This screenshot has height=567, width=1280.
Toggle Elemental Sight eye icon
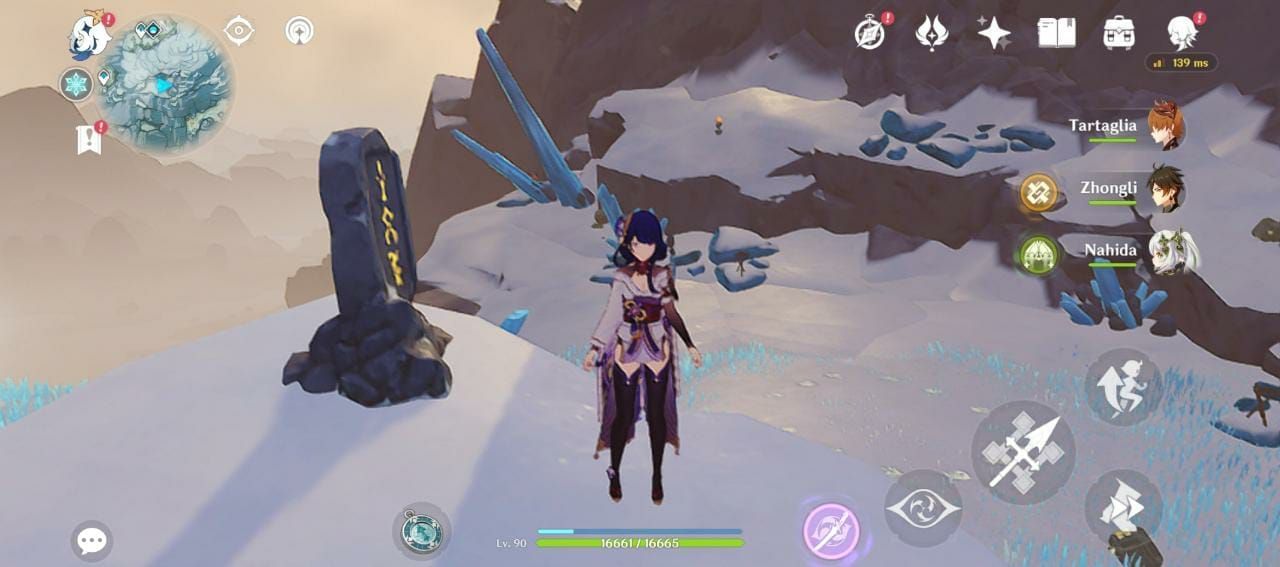238,31
